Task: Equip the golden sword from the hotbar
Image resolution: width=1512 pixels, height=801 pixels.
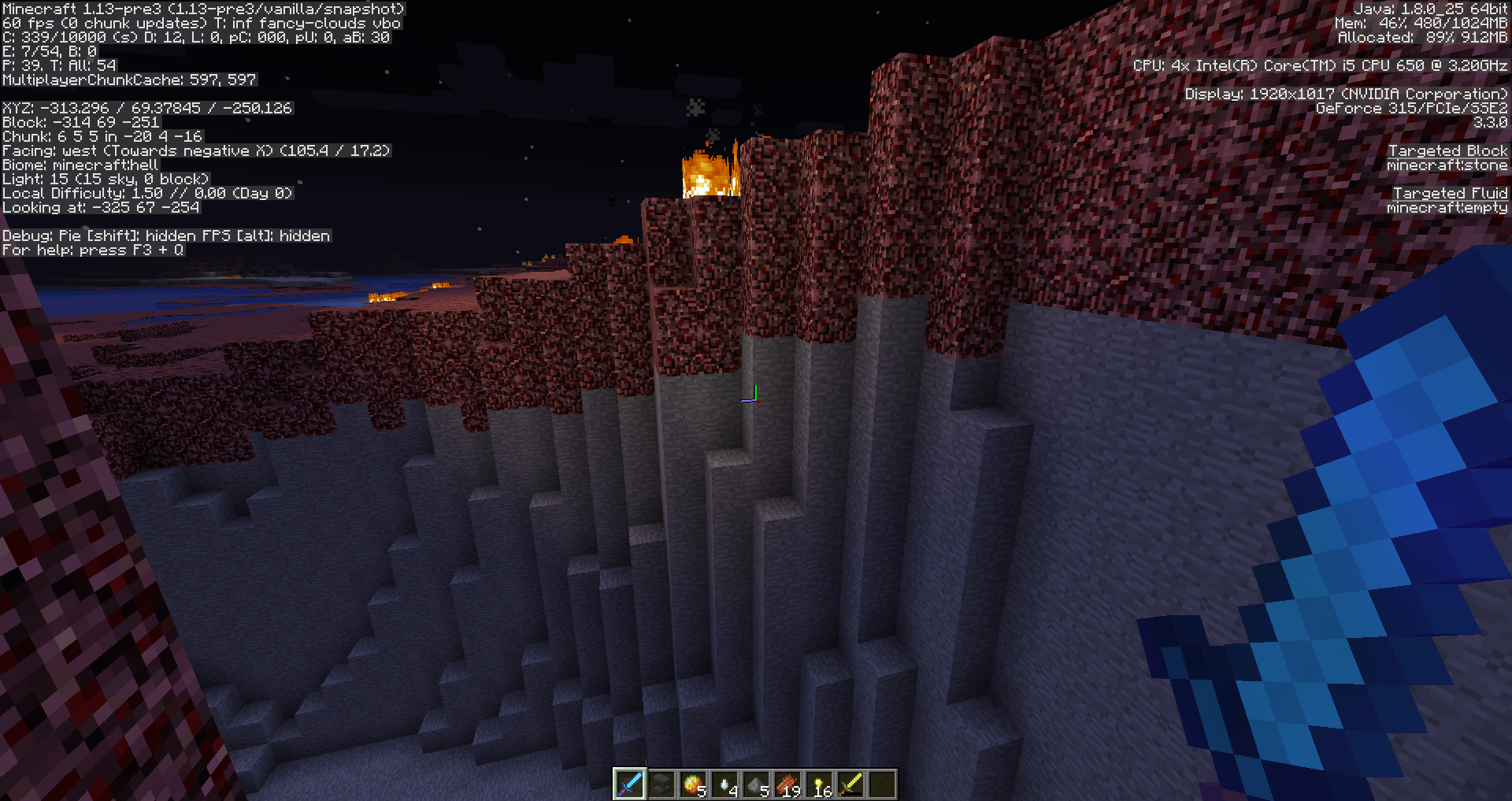Action: click(x=850, y=784)
